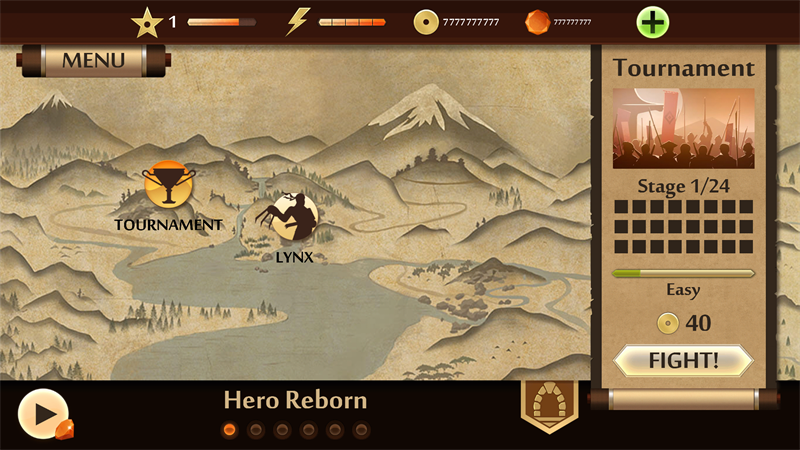Tap the green plus add-currency button
Viewport: 800px width, 450px height.
click(653, 21)
